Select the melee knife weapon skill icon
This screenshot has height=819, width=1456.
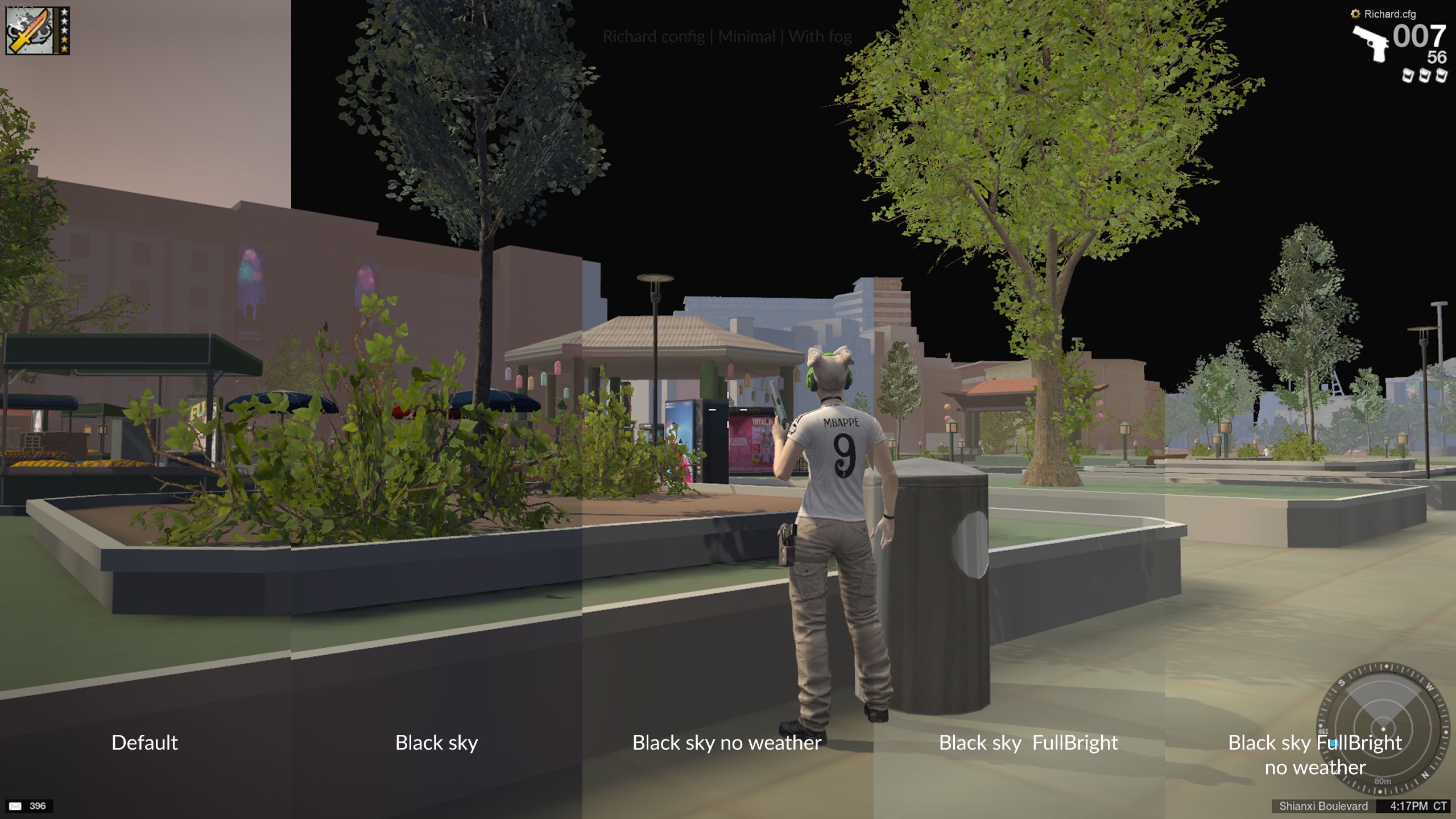coord(28,31)
